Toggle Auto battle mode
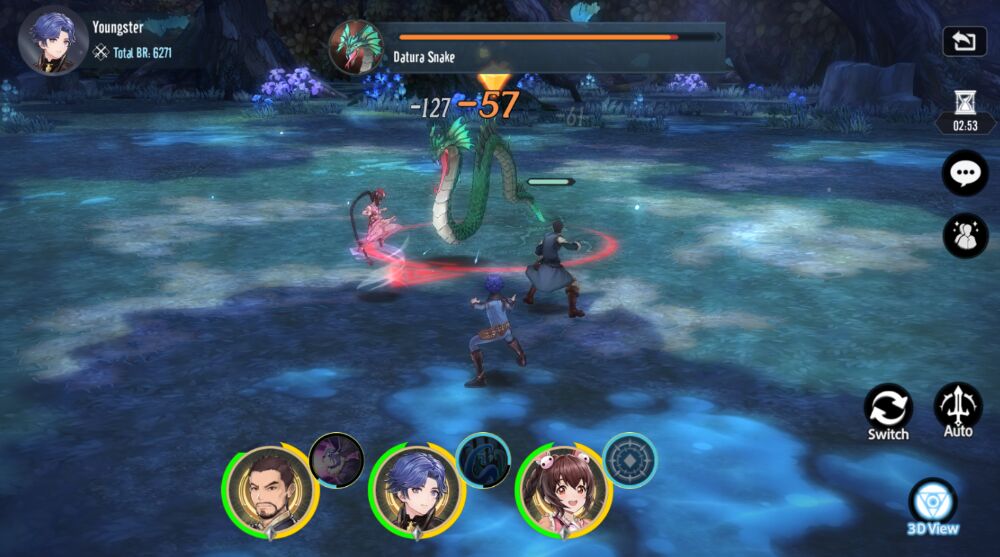 [958, 406]
